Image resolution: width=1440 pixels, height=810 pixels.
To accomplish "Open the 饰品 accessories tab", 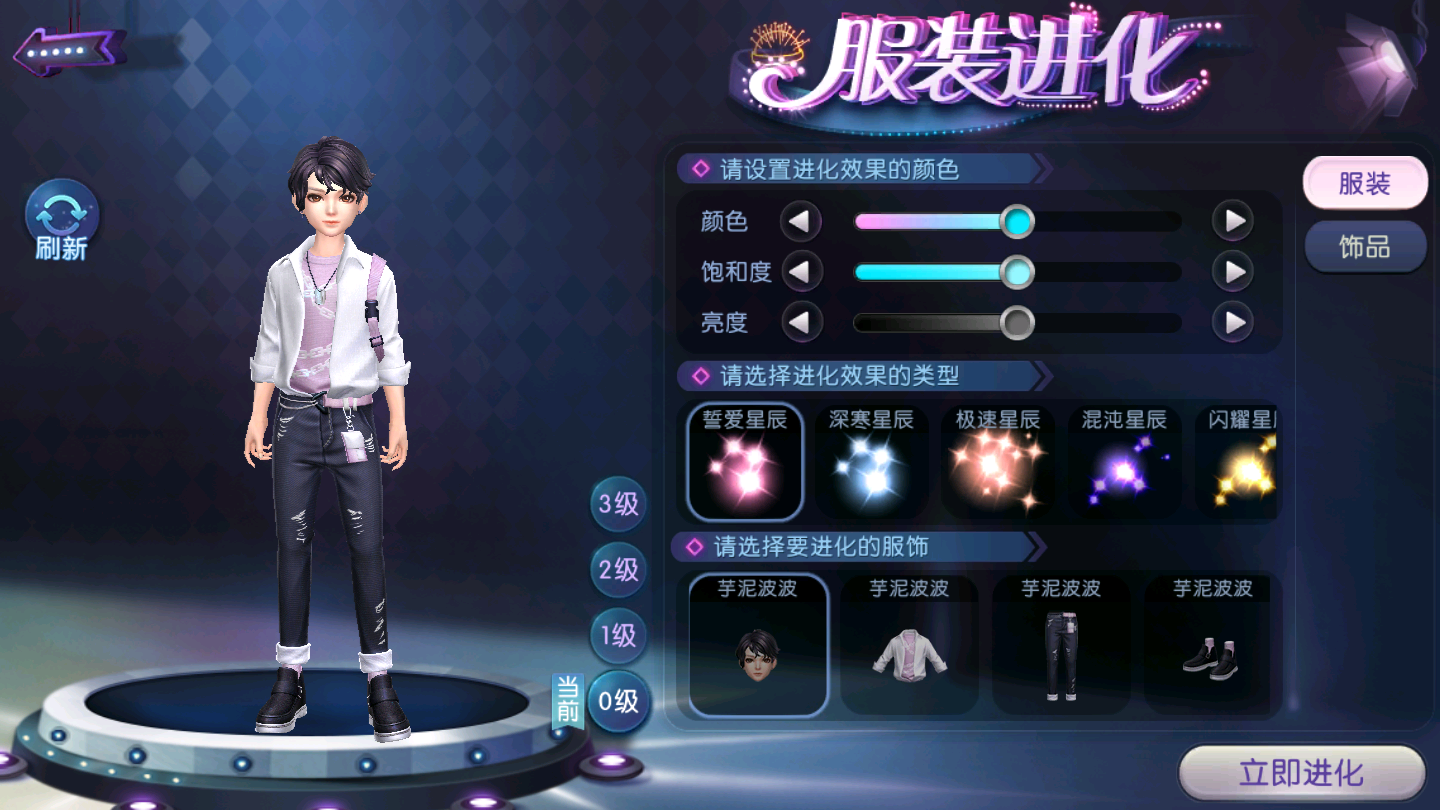I will click(x=1364, y=246).
